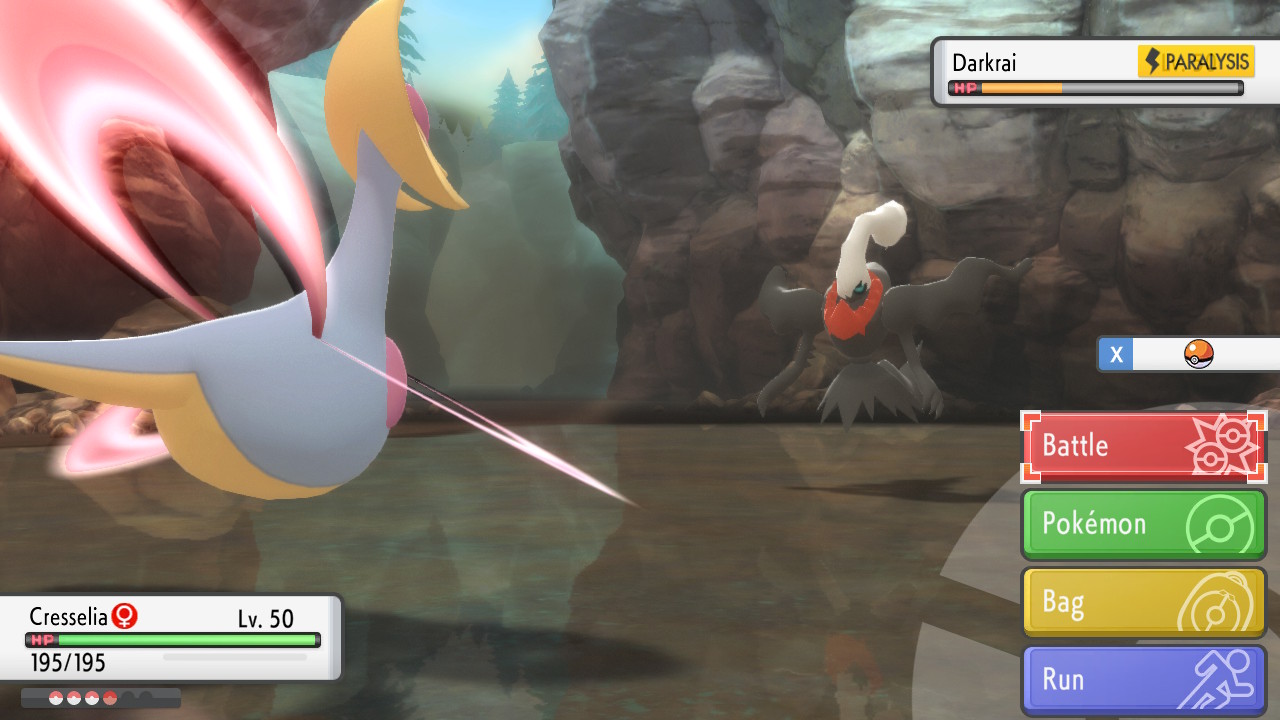The image size is (1280, 720).
Task: Click the Poké Ball quick-throw shortcut
Action: (x=1196, y=354)
